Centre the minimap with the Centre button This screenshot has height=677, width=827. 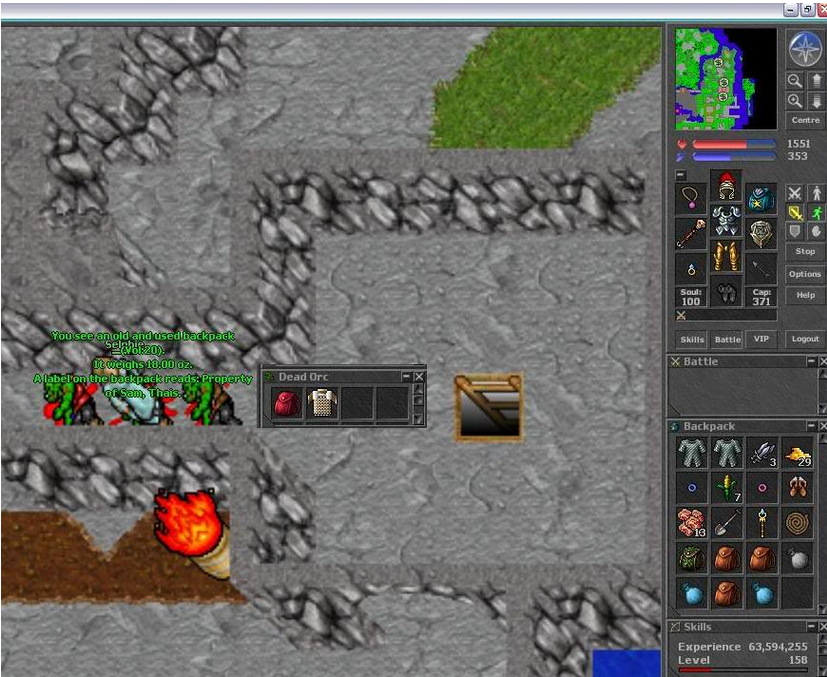(805, 120)
